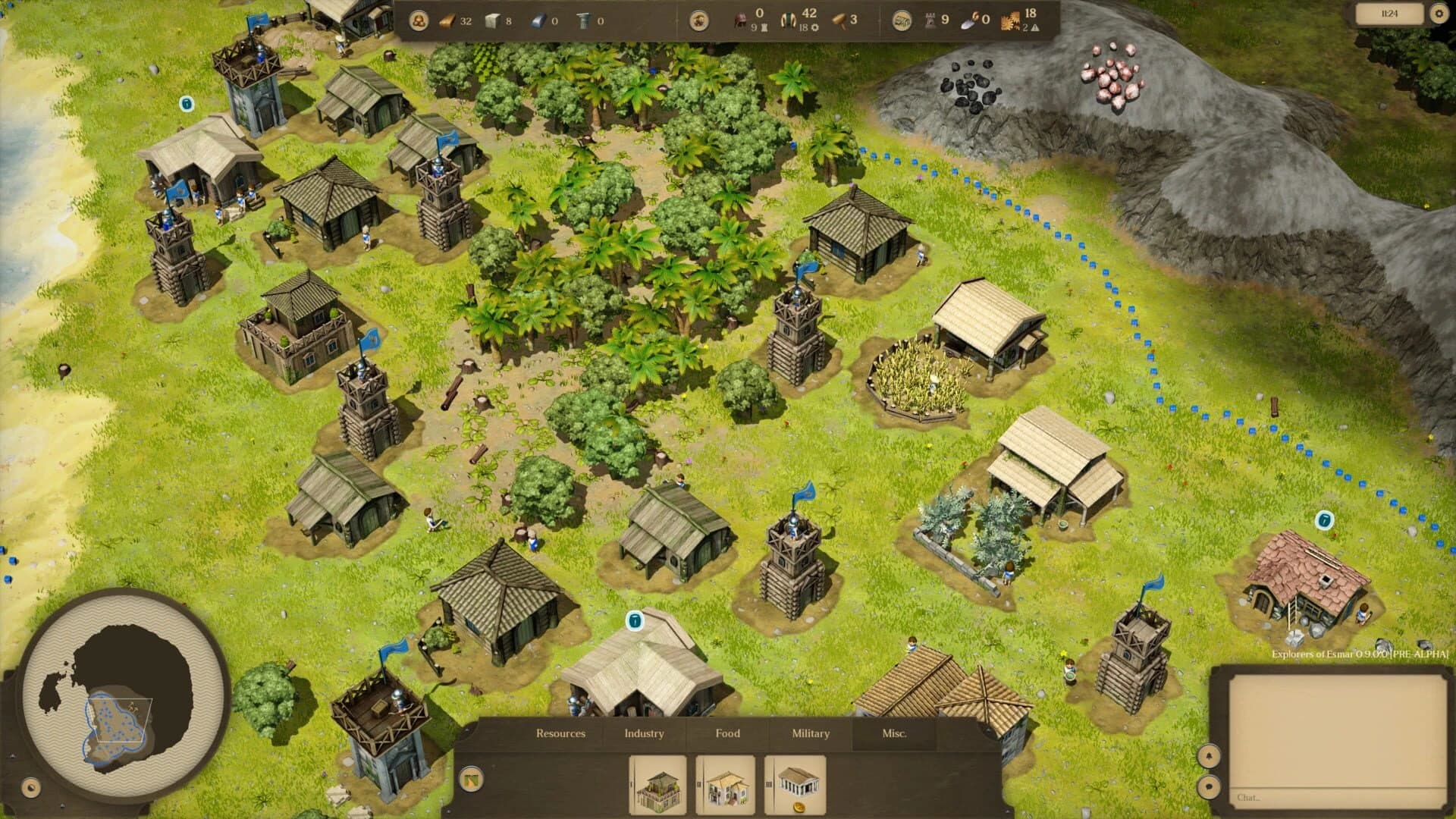Switch to the Resources build tab
Image resolution: width=1456 pixels, height=819 pixels.
tap(560, 733)
